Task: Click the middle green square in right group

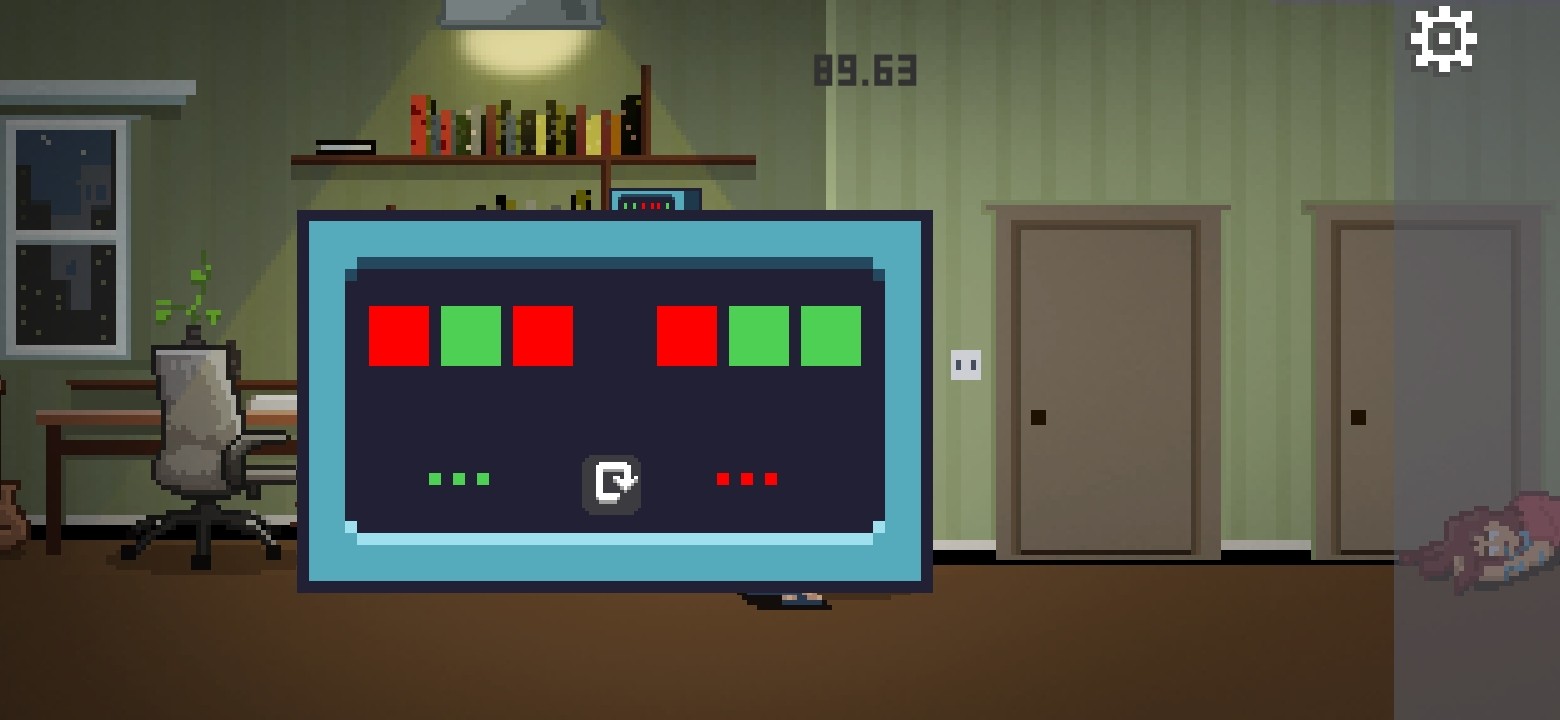Action: [759, 336]
